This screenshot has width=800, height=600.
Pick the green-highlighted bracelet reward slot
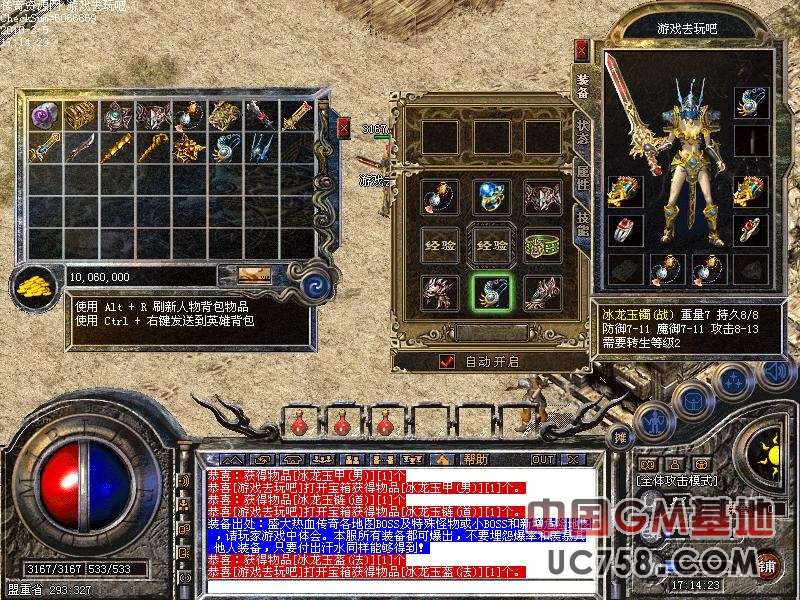tap(491, 292)
